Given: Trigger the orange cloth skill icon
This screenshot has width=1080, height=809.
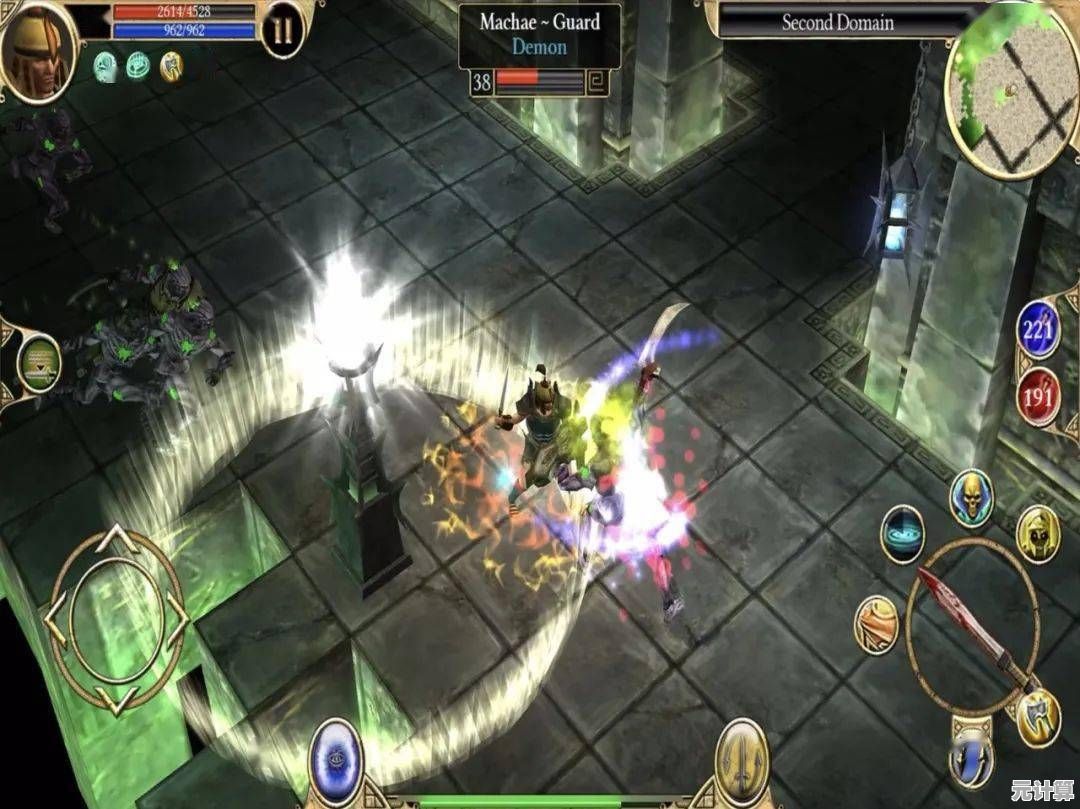Looking at the screenshot, I should pyautogui.click(x=876, y=625).
